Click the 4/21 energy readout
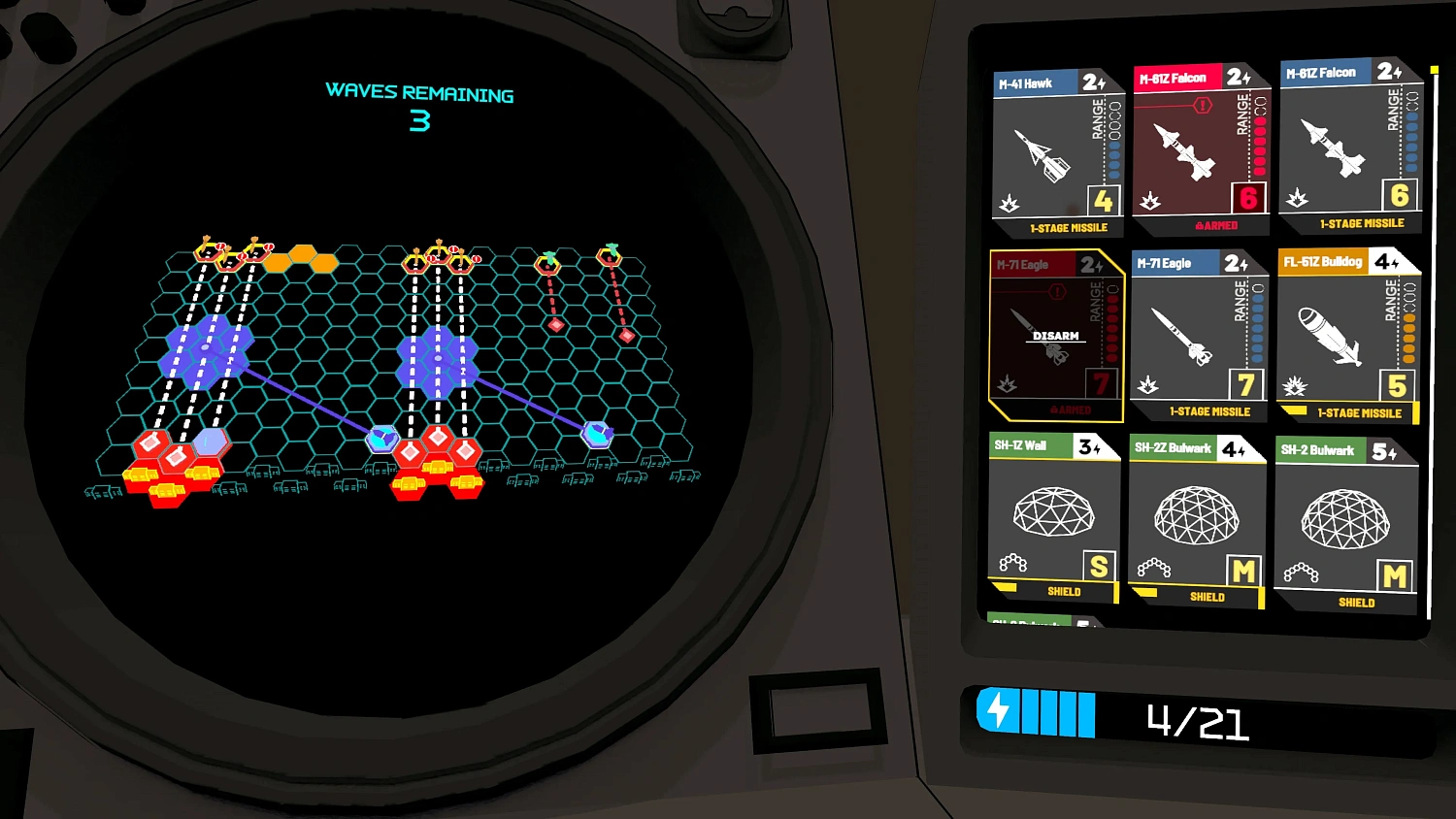 [1201, 720]
